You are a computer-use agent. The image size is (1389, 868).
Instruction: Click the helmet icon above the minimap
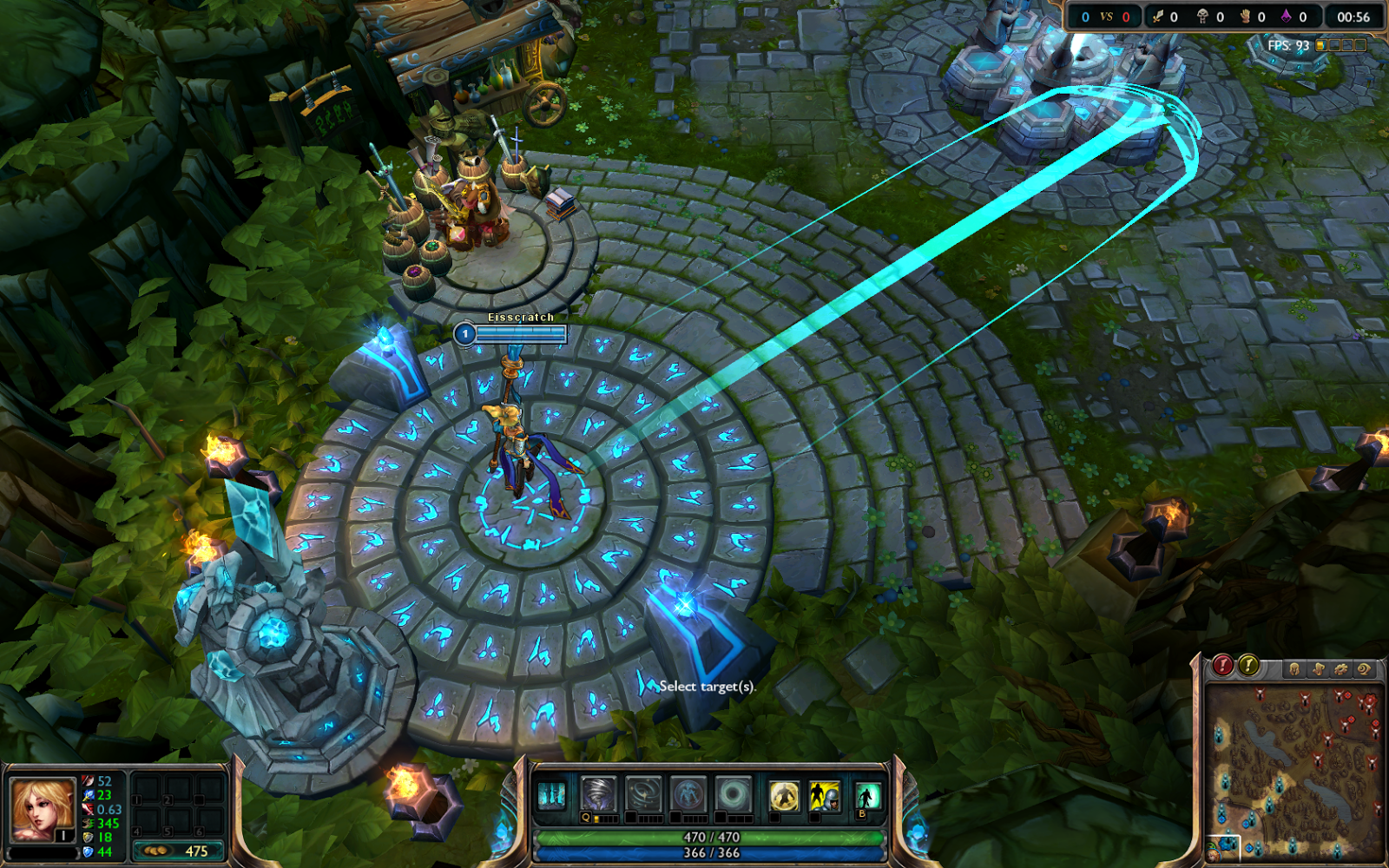[x=1294, y=668]
